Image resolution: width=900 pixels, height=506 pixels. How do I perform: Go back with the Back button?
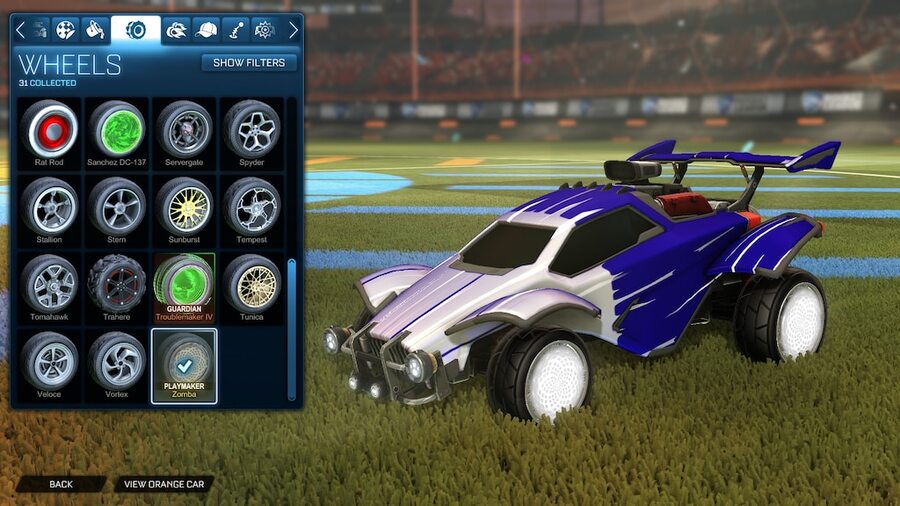pos(61,484)
